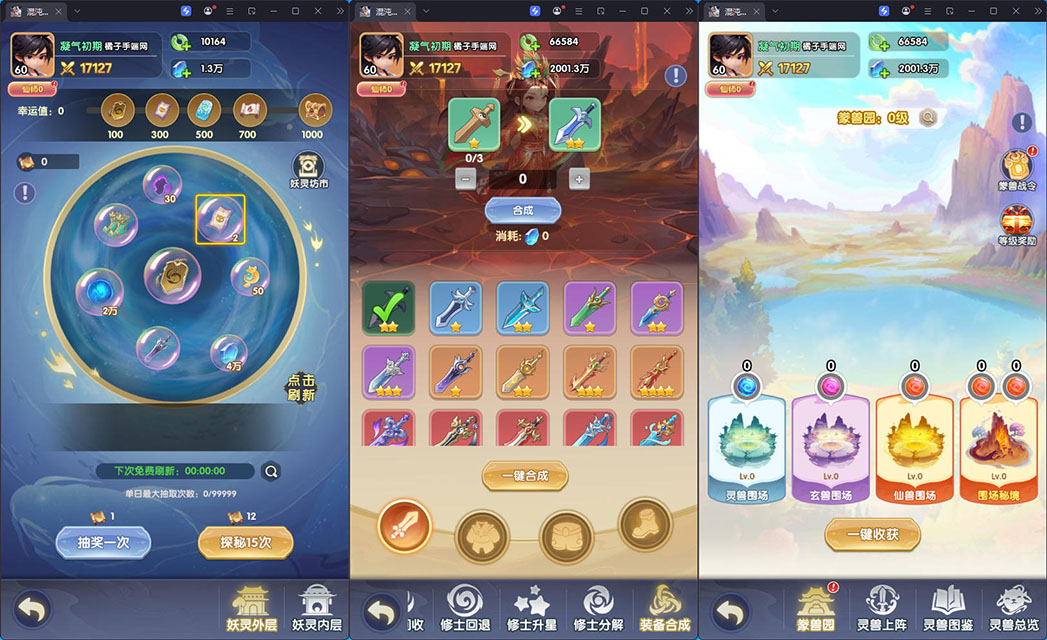Image resolution: width=1047 pixels, height=640 pixels.
Task: Increase the craft quantity with the plus button
Action: coord(578,179)
